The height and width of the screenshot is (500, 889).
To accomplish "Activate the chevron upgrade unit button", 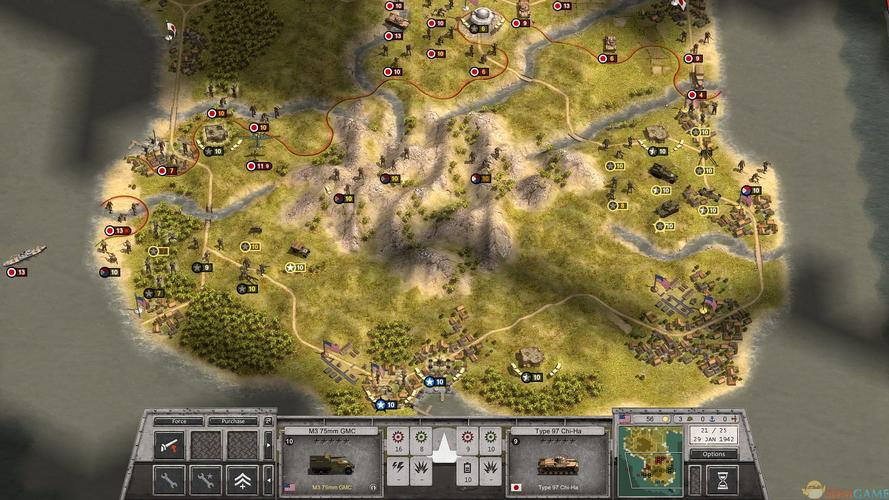I will [x=242, y=478].
